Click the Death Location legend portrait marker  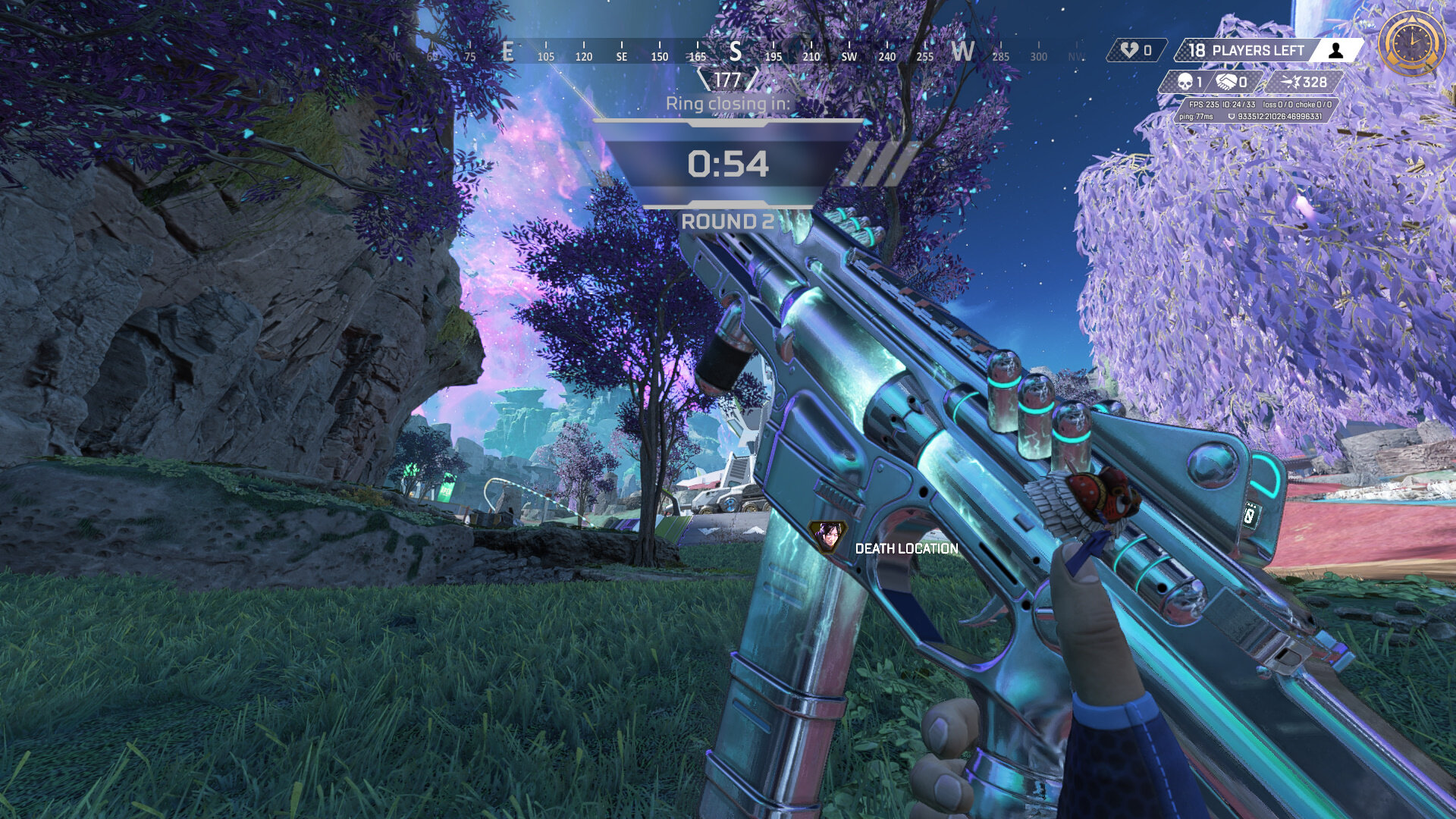click(826, 537)
